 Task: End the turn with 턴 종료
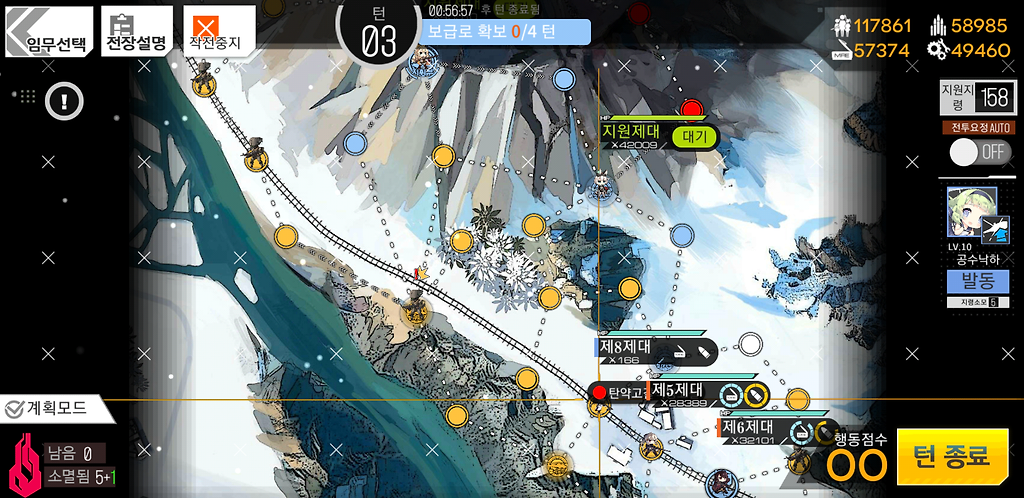pyautogui.click(x=951, y=456)
